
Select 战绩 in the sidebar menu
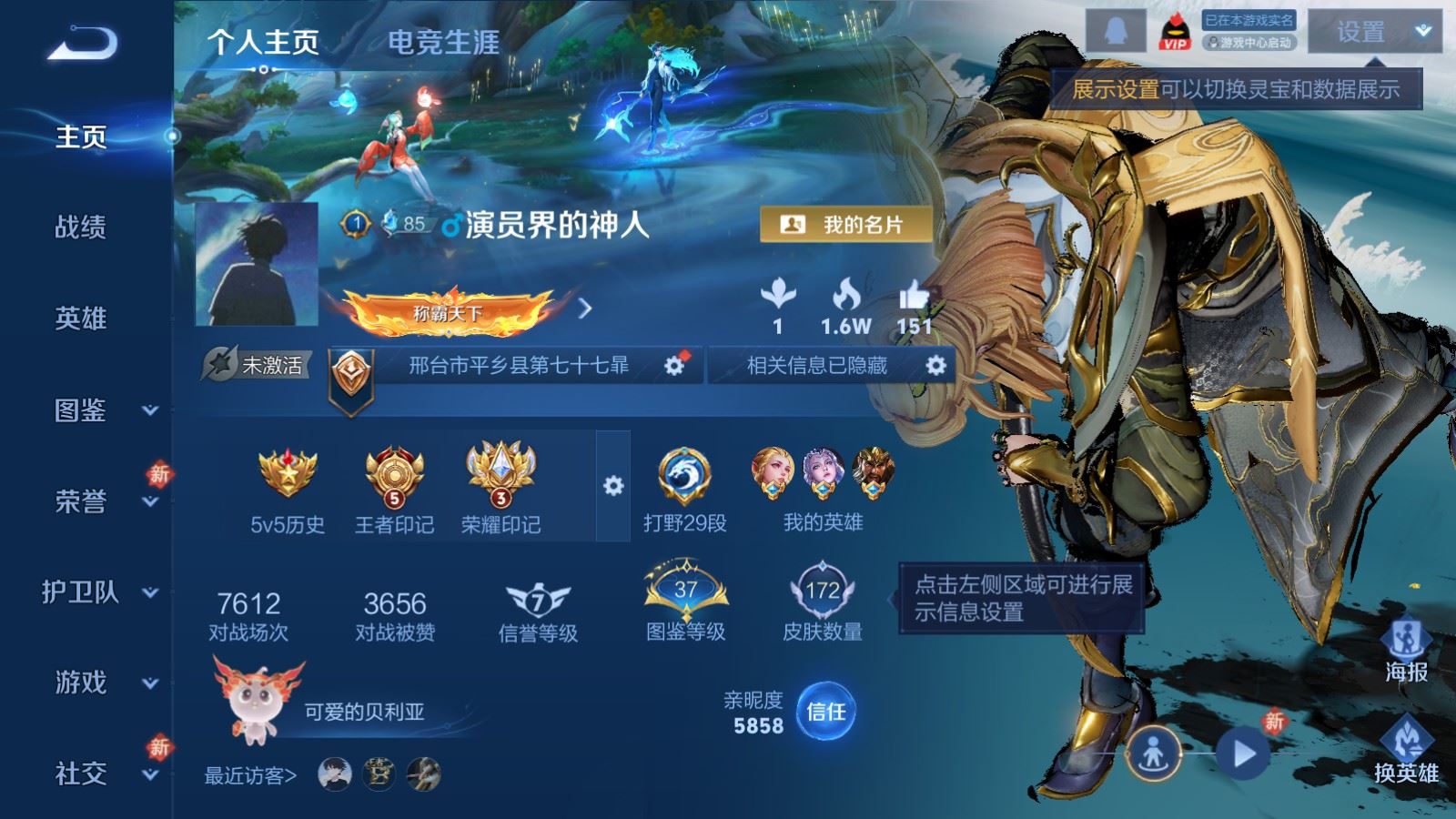point(82,229)
